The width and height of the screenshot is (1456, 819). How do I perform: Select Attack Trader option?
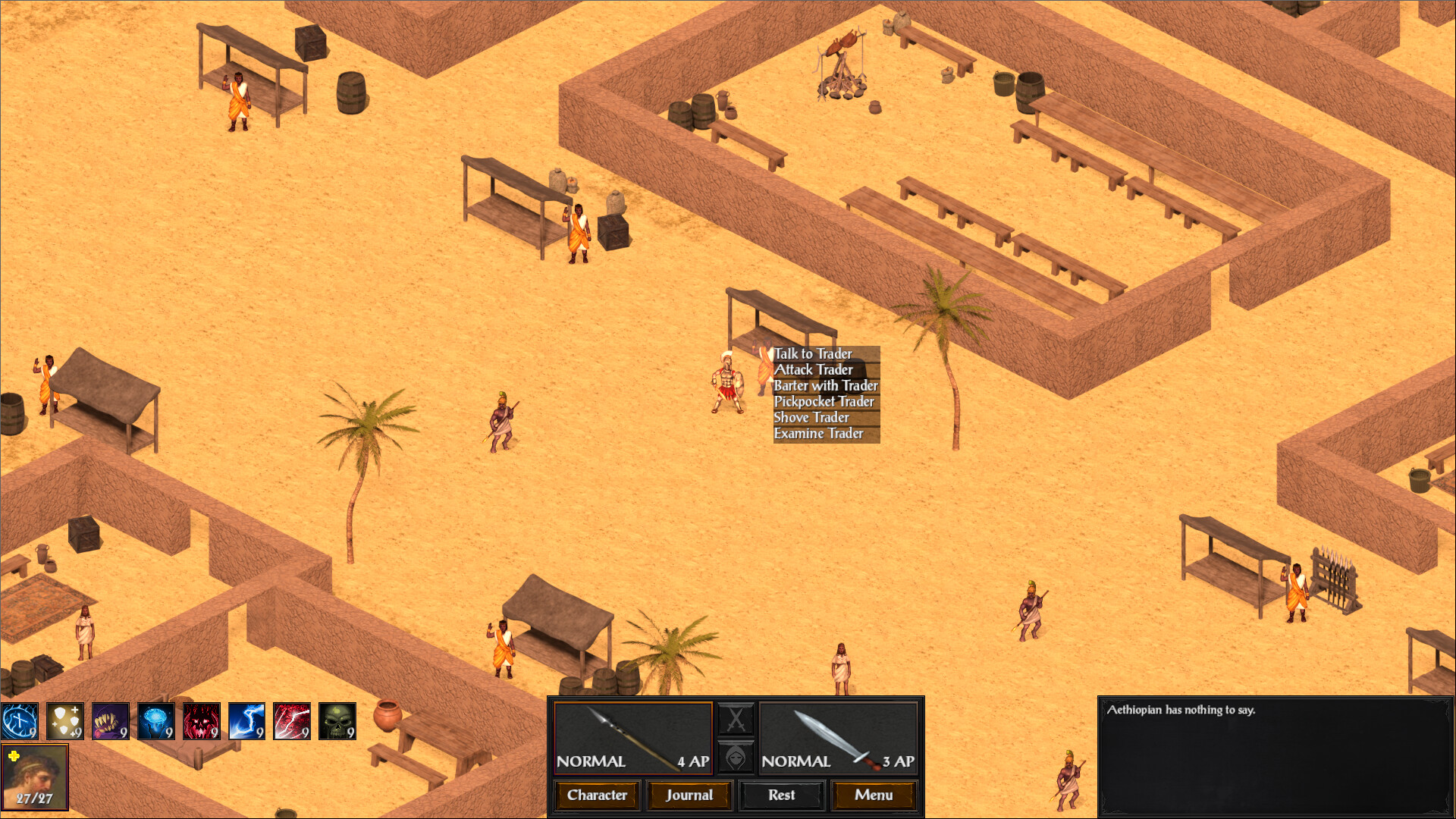(813, 370)
